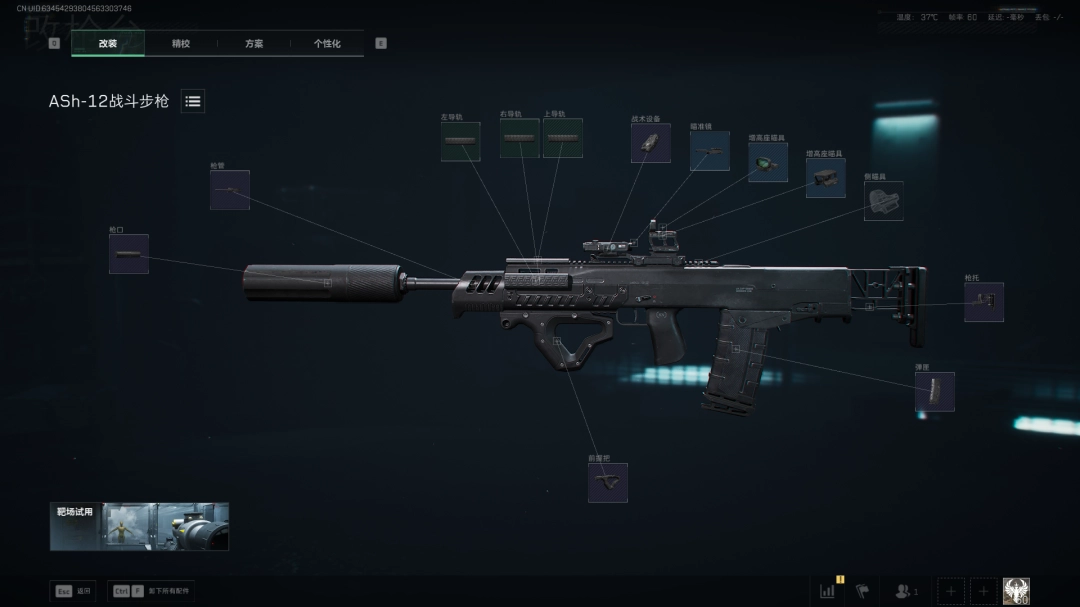
Task: Start the 靶场试用 firing range test
Action: pyautogui.click(x=139, y=526)
